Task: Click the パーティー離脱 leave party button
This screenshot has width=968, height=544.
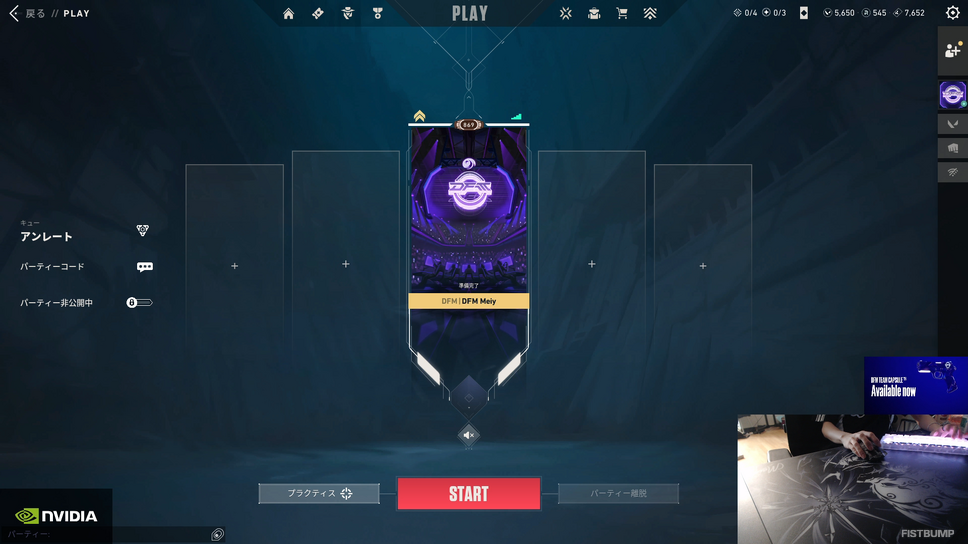Action: (x=618, y=493)
